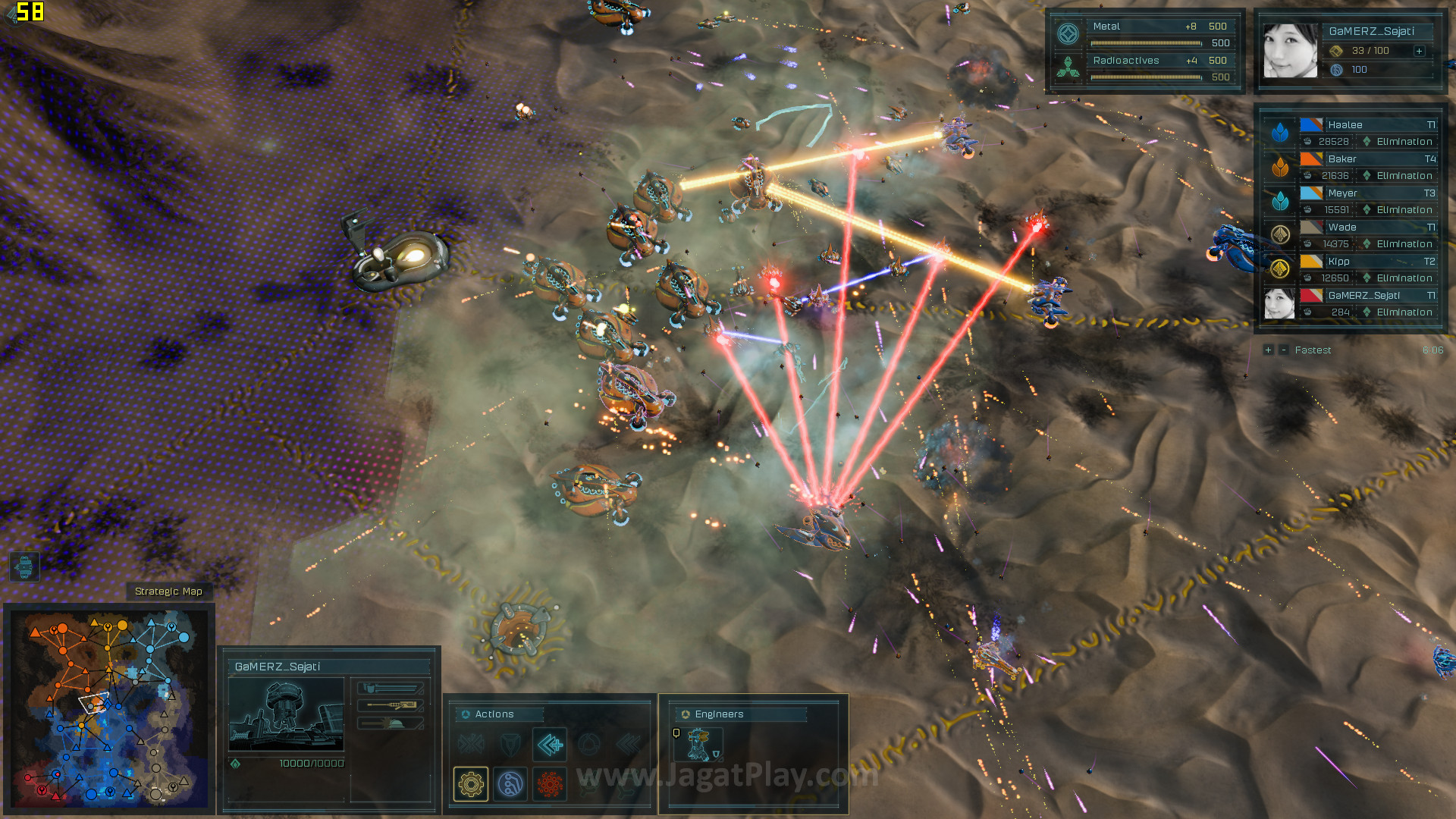Image resolution: width=1456 pixels, height=819 pixels.
Task: Click the GaMERZ_Sejati profile portrait
Action: click(x=1290, y=51)
